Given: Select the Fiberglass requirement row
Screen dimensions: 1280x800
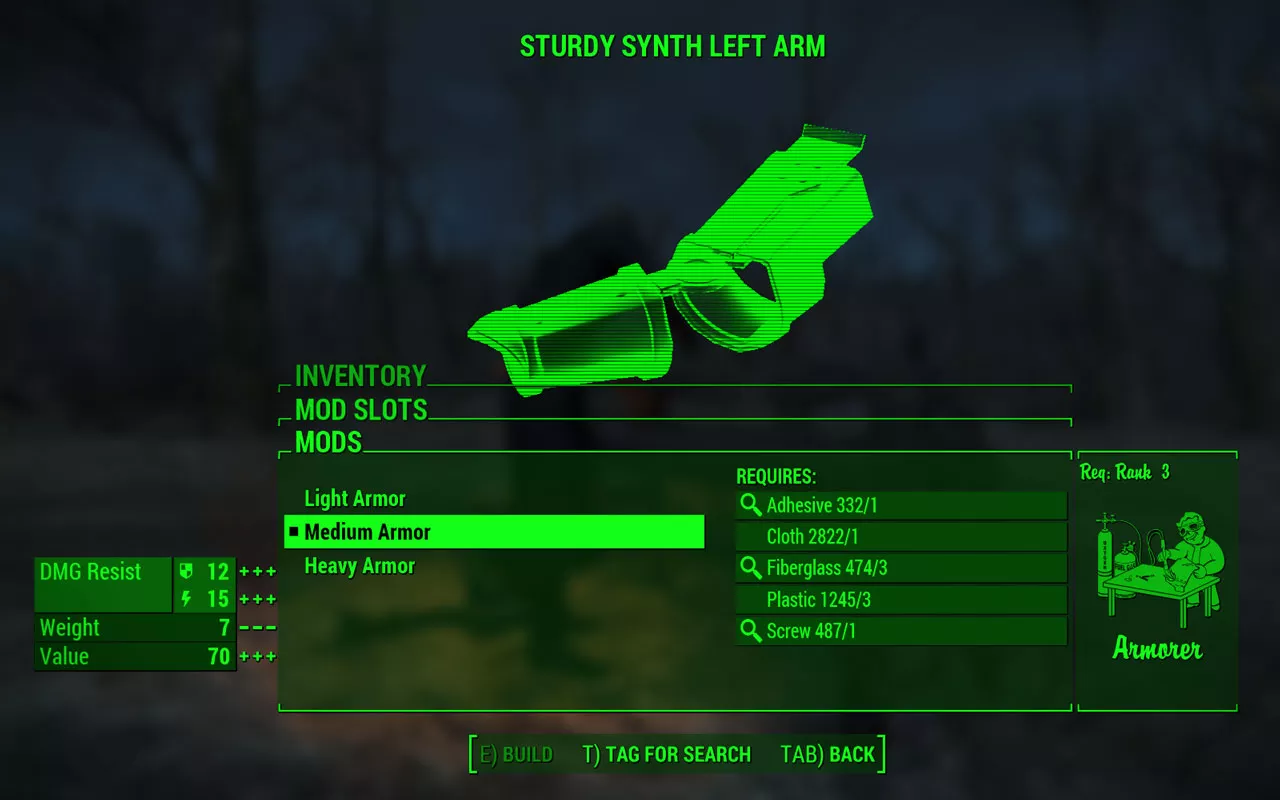Looking at the screenshot, I should [901, 568].
